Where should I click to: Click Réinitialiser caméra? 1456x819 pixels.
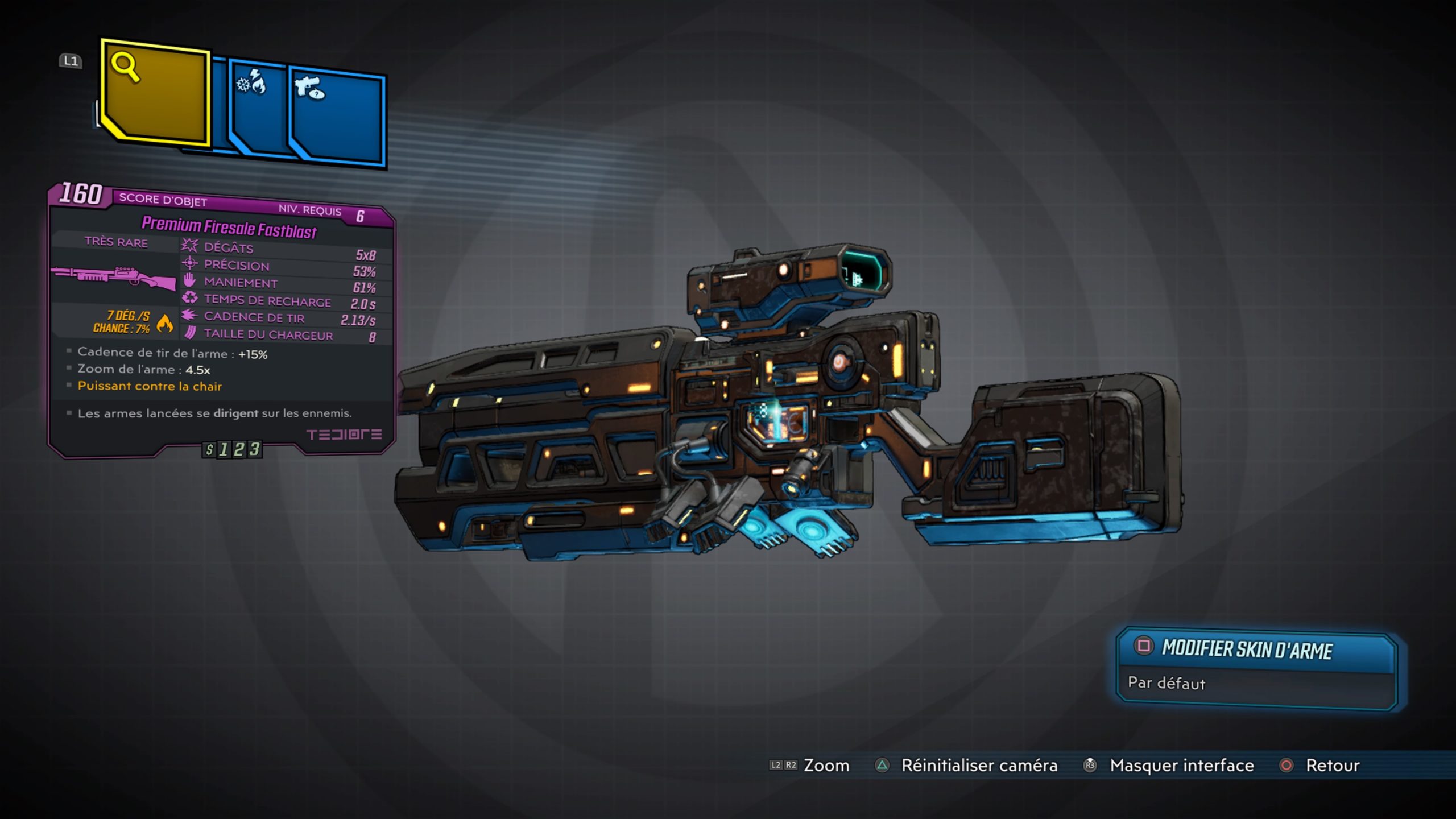click(978, 766)
